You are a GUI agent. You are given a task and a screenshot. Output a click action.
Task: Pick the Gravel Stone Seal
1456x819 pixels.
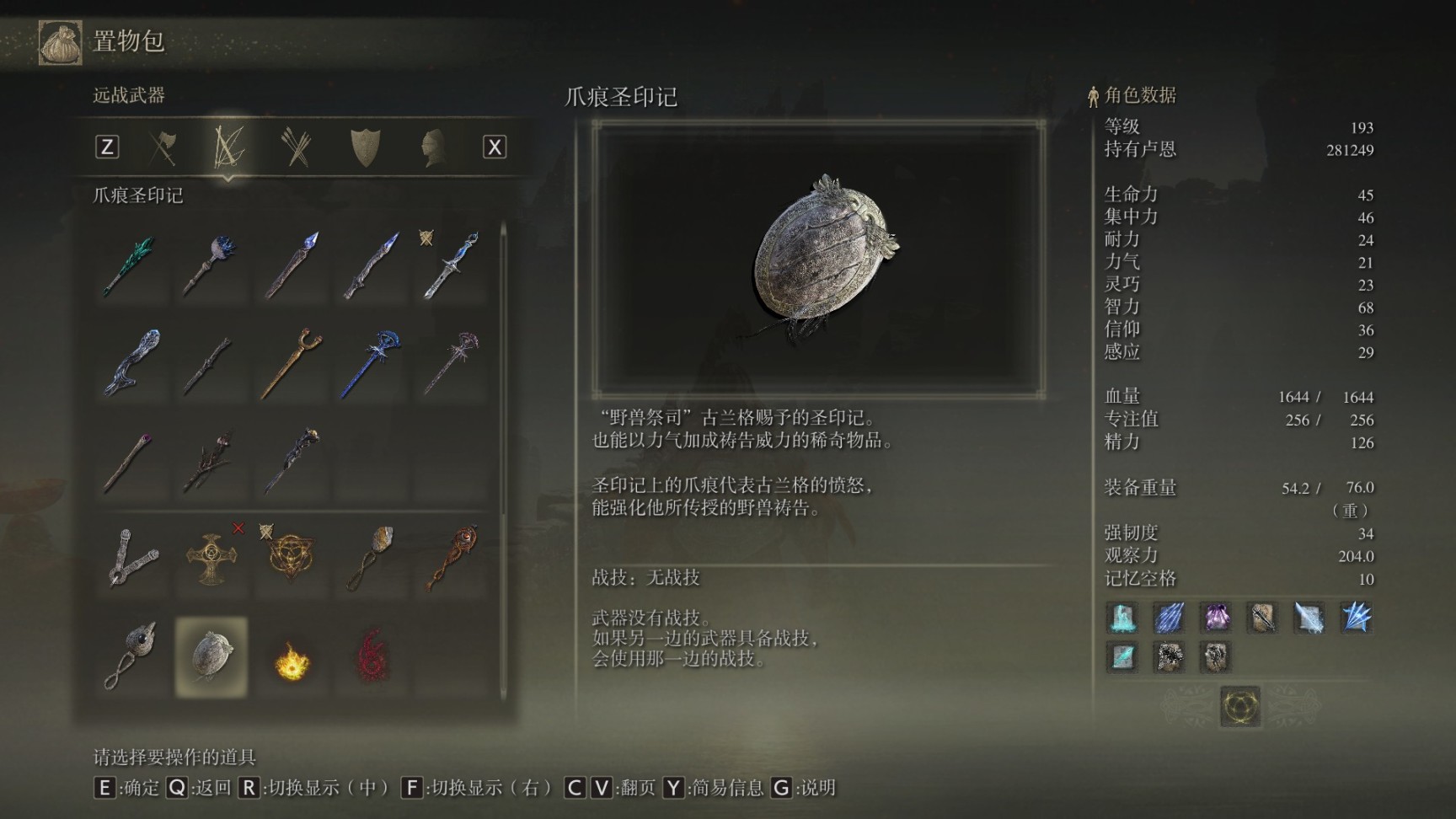click(371, 557)
